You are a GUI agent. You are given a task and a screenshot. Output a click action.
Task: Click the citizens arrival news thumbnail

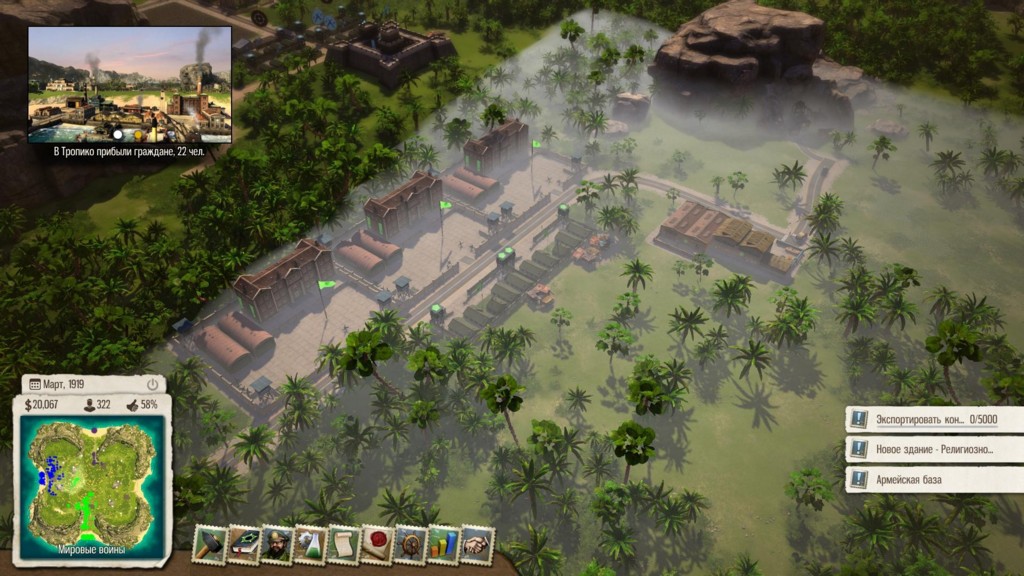point(130,85)
